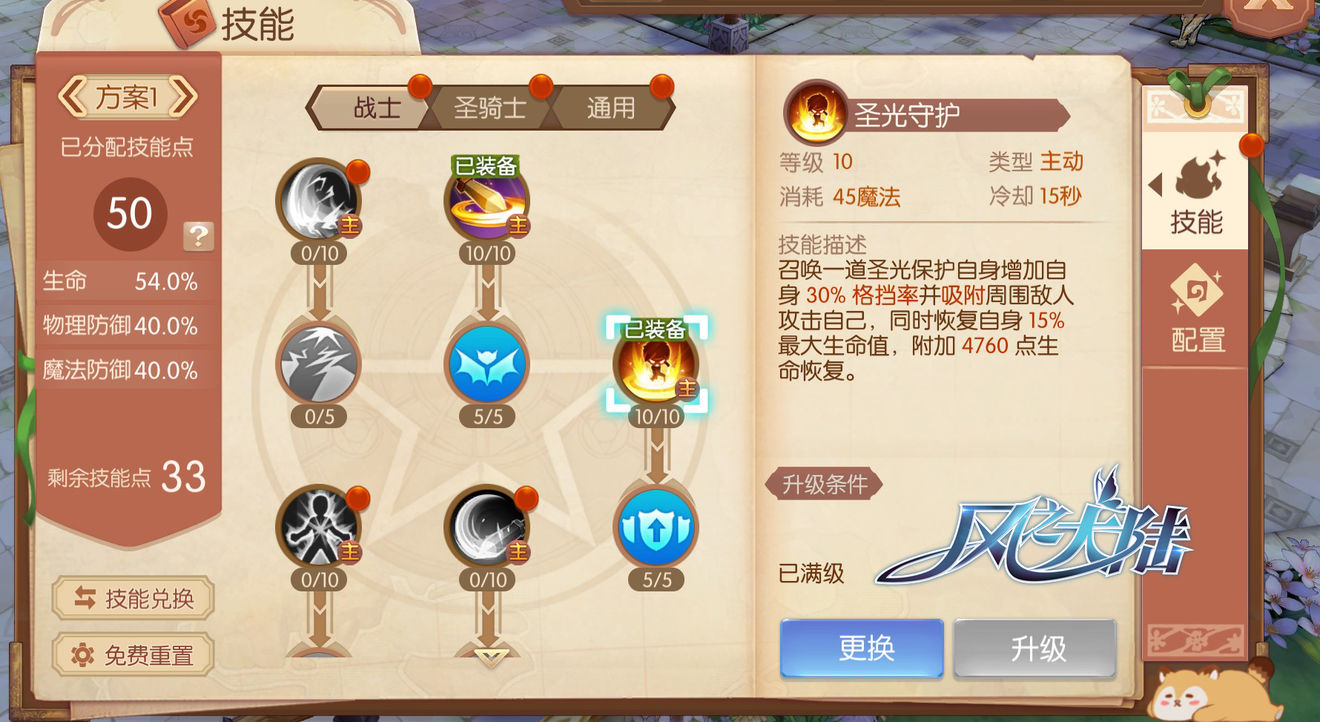Image resolution: width=1320 pixels, height=722 pixels.
Task: Select the equipped 圣光守护 holy light skill icon
Action: point(657,370)
